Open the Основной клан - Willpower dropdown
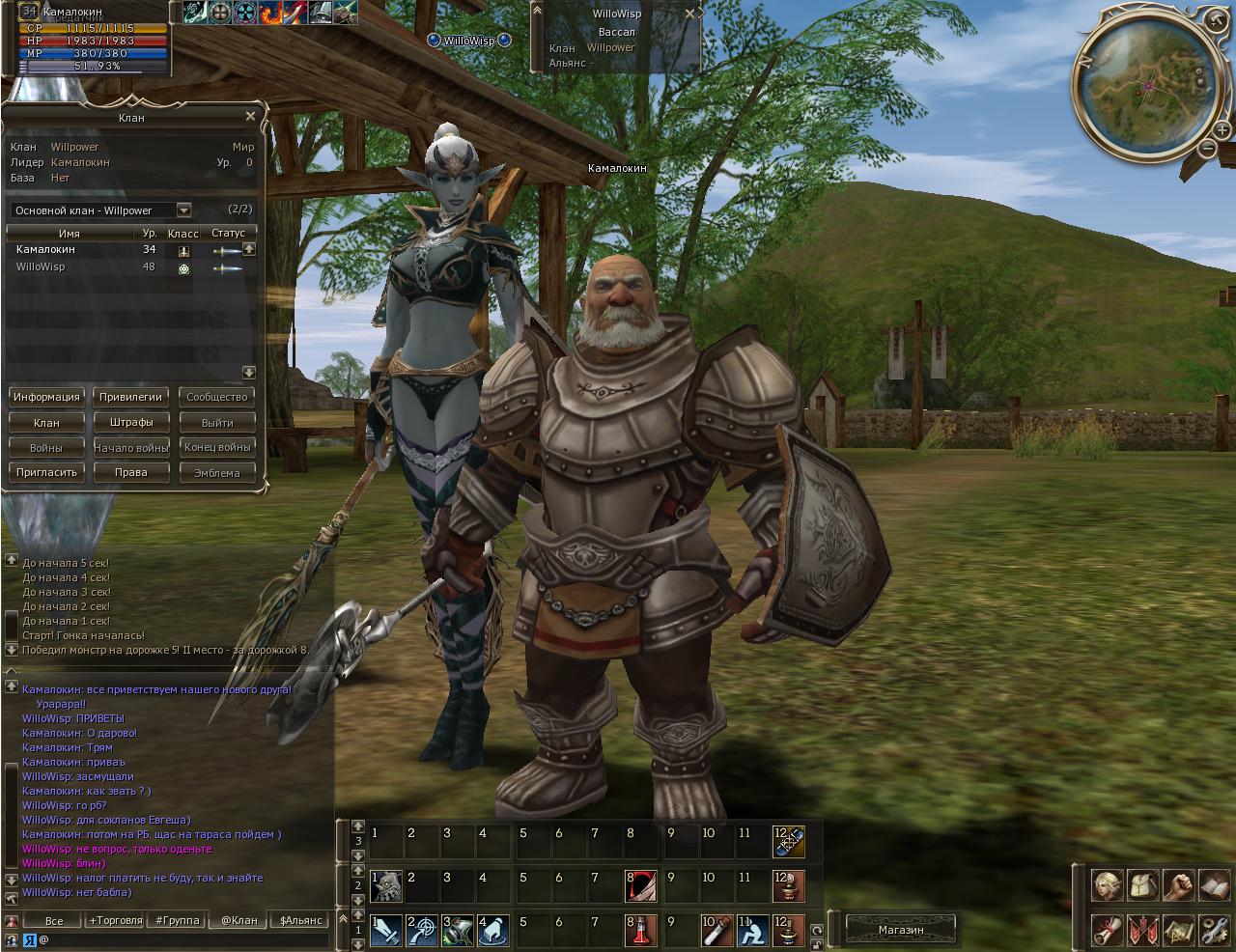The height and width of the screenshot is (952, 1236). pos(183,210)
